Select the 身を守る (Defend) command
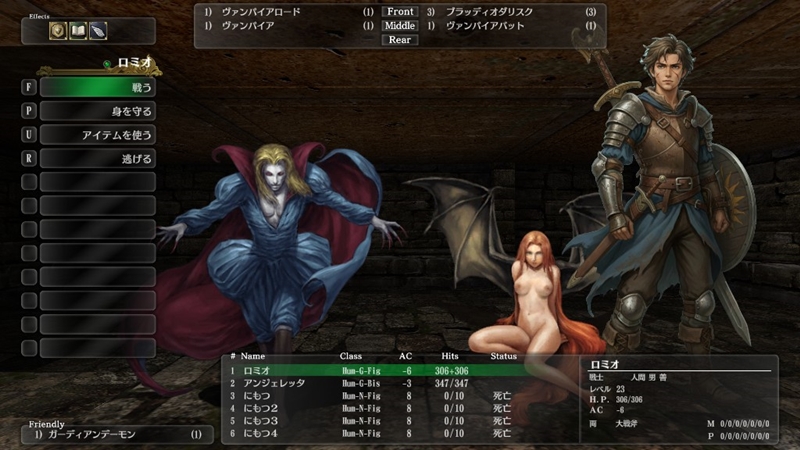 [x=97, y=111]
